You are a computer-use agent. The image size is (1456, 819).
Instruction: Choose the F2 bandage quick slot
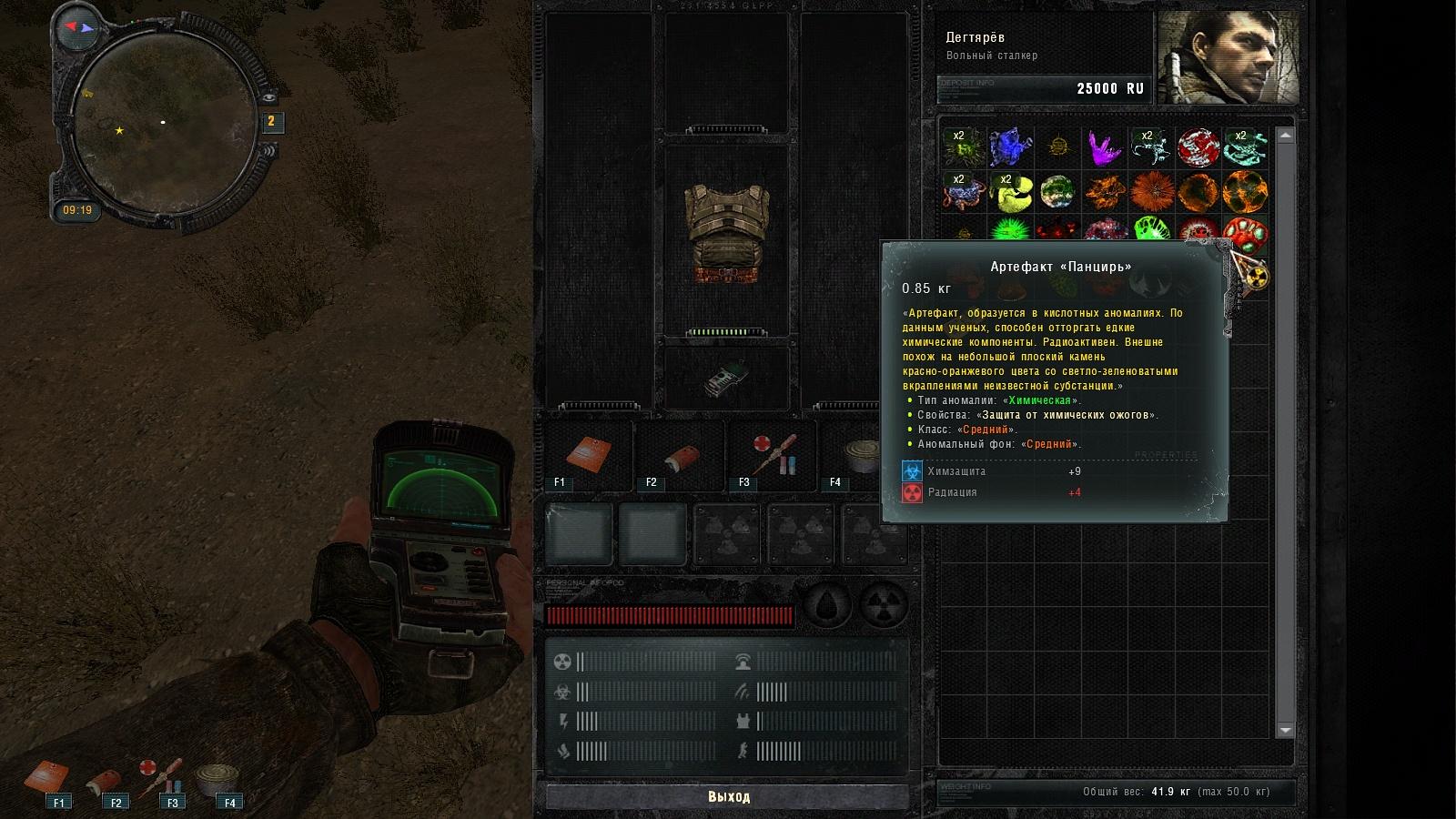click(679, 457)
